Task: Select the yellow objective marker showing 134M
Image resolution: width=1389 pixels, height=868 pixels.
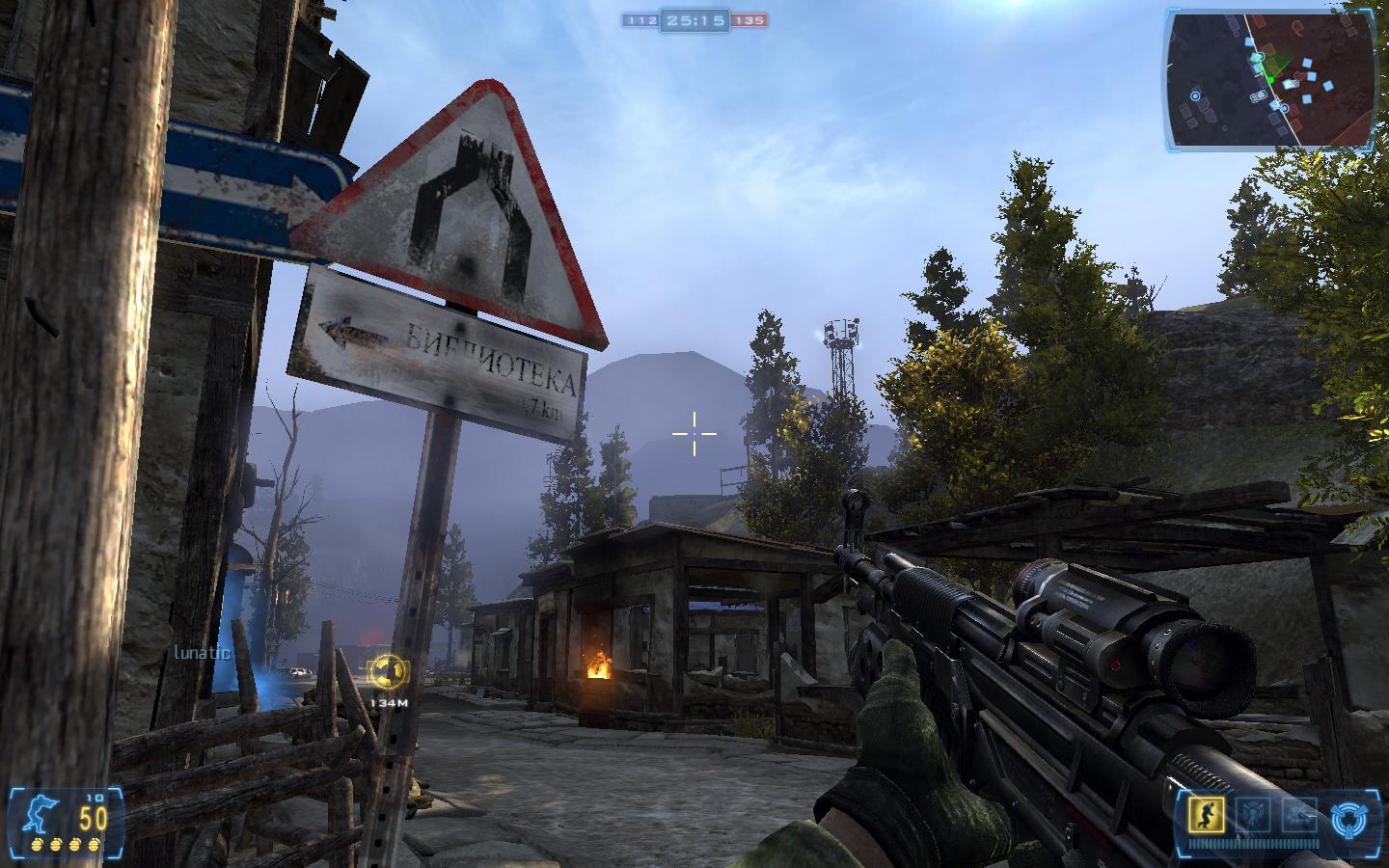Action: tap(388, 672)
